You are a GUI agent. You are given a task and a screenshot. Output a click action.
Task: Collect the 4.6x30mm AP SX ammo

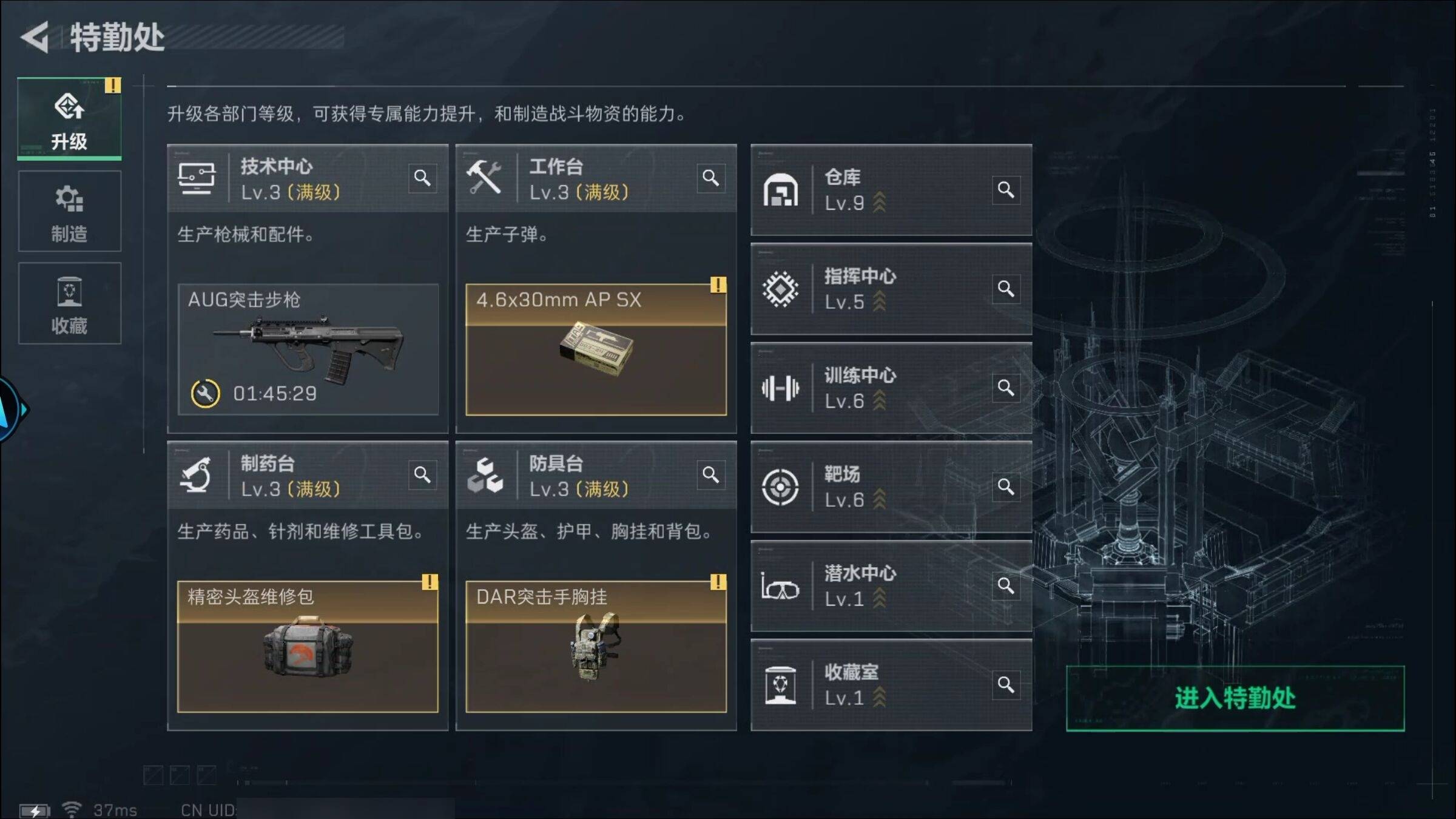[x=596, y=349]
